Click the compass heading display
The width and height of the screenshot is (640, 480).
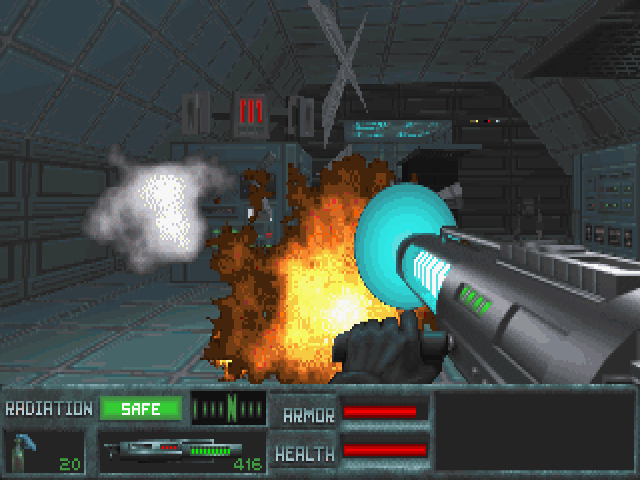pos(229,409)
